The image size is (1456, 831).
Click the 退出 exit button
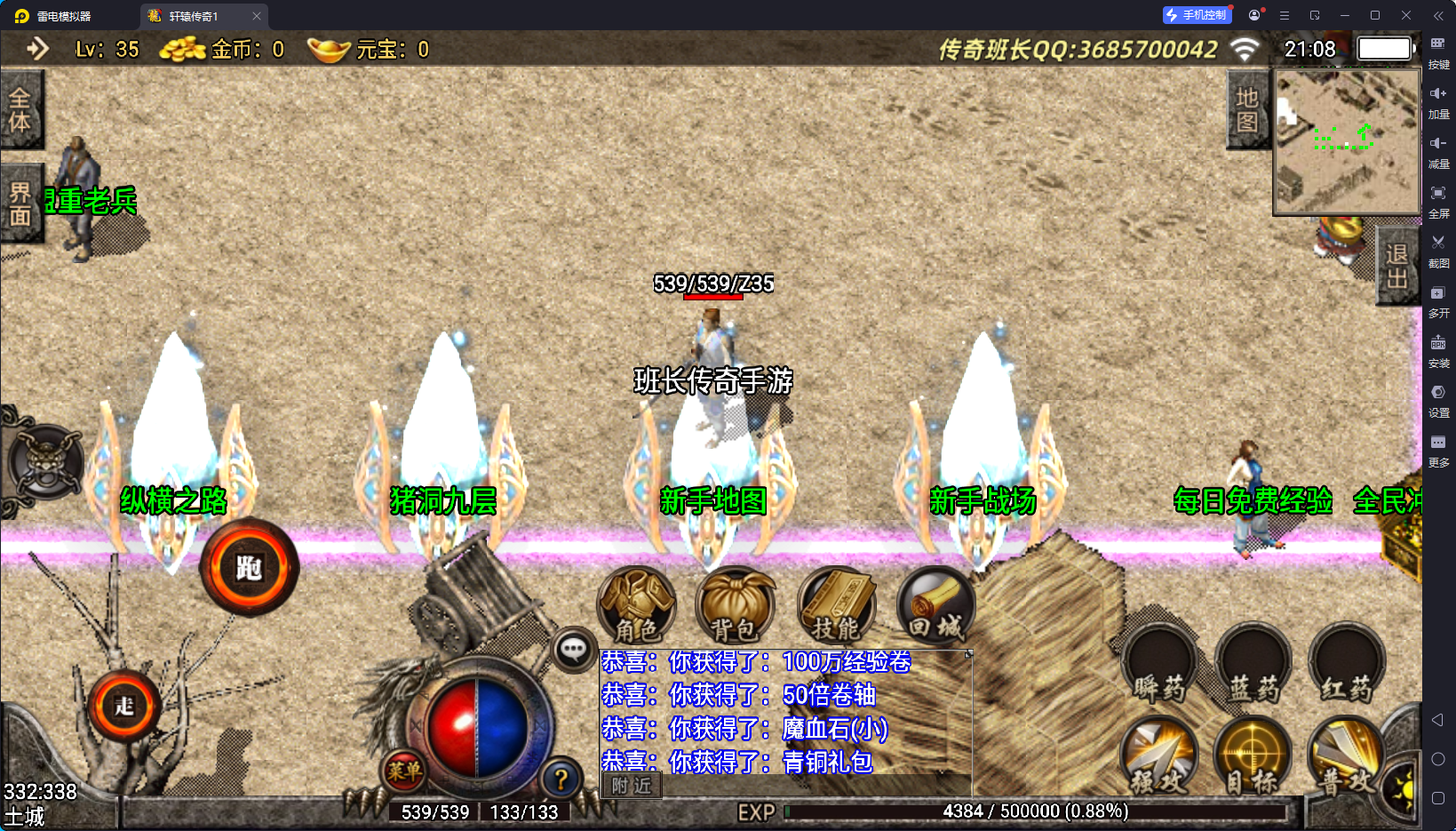tap(1397, 266)
